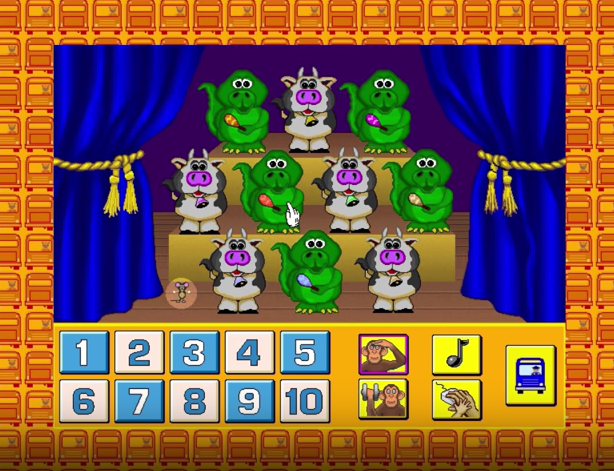Pick the number 8 tile

pos(194,401)
